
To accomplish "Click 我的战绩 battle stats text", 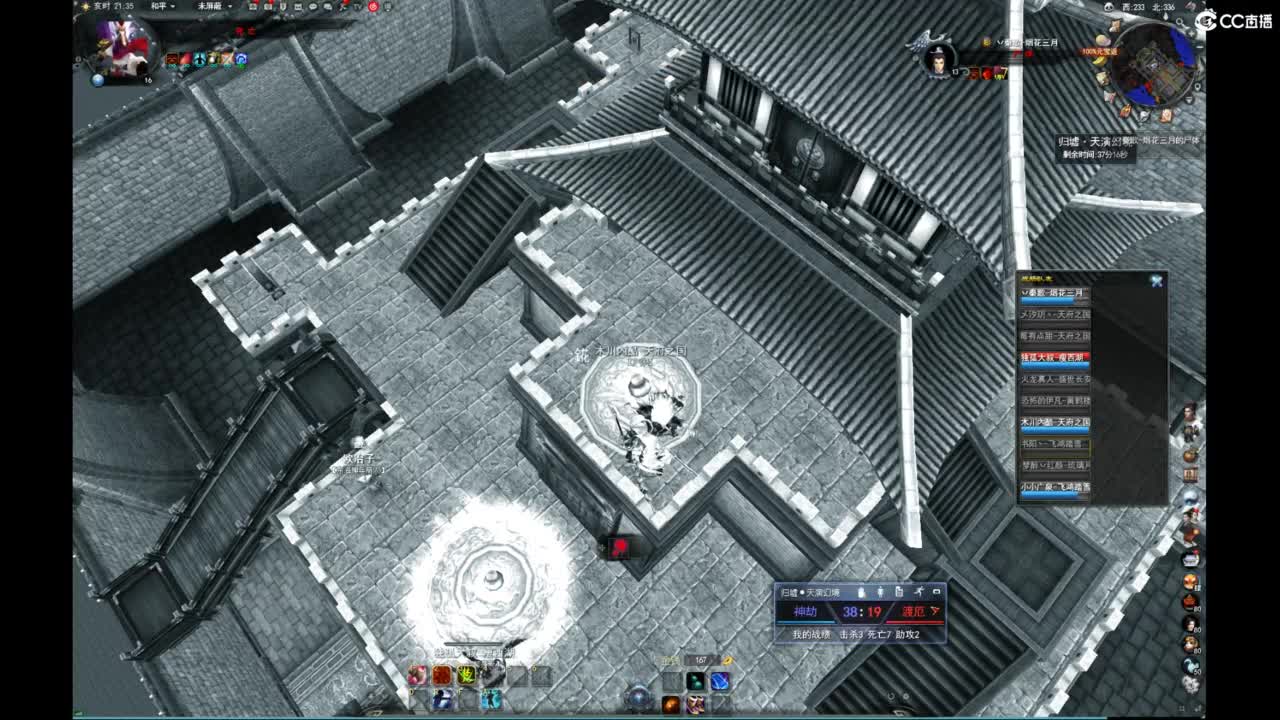I will pyautogui.click(x=812, y=634).
